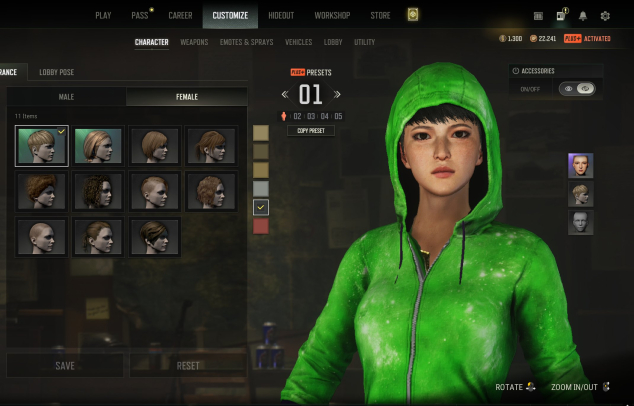Screen dimensions: 634x406
Task: Open the Play menu
Action: click(x=103, y=16)
